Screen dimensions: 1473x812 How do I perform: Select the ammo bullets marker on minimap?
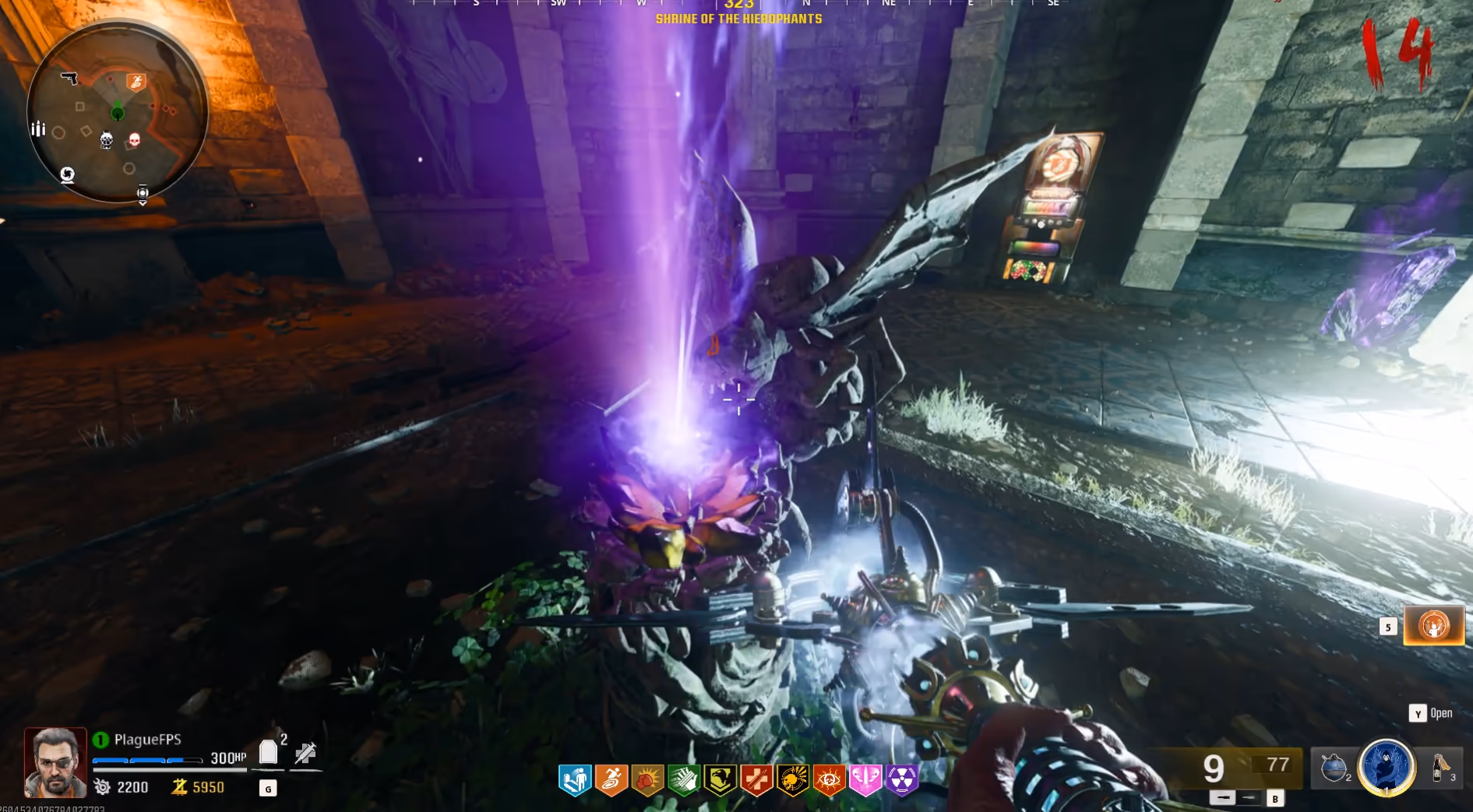[x=38, y=128]
